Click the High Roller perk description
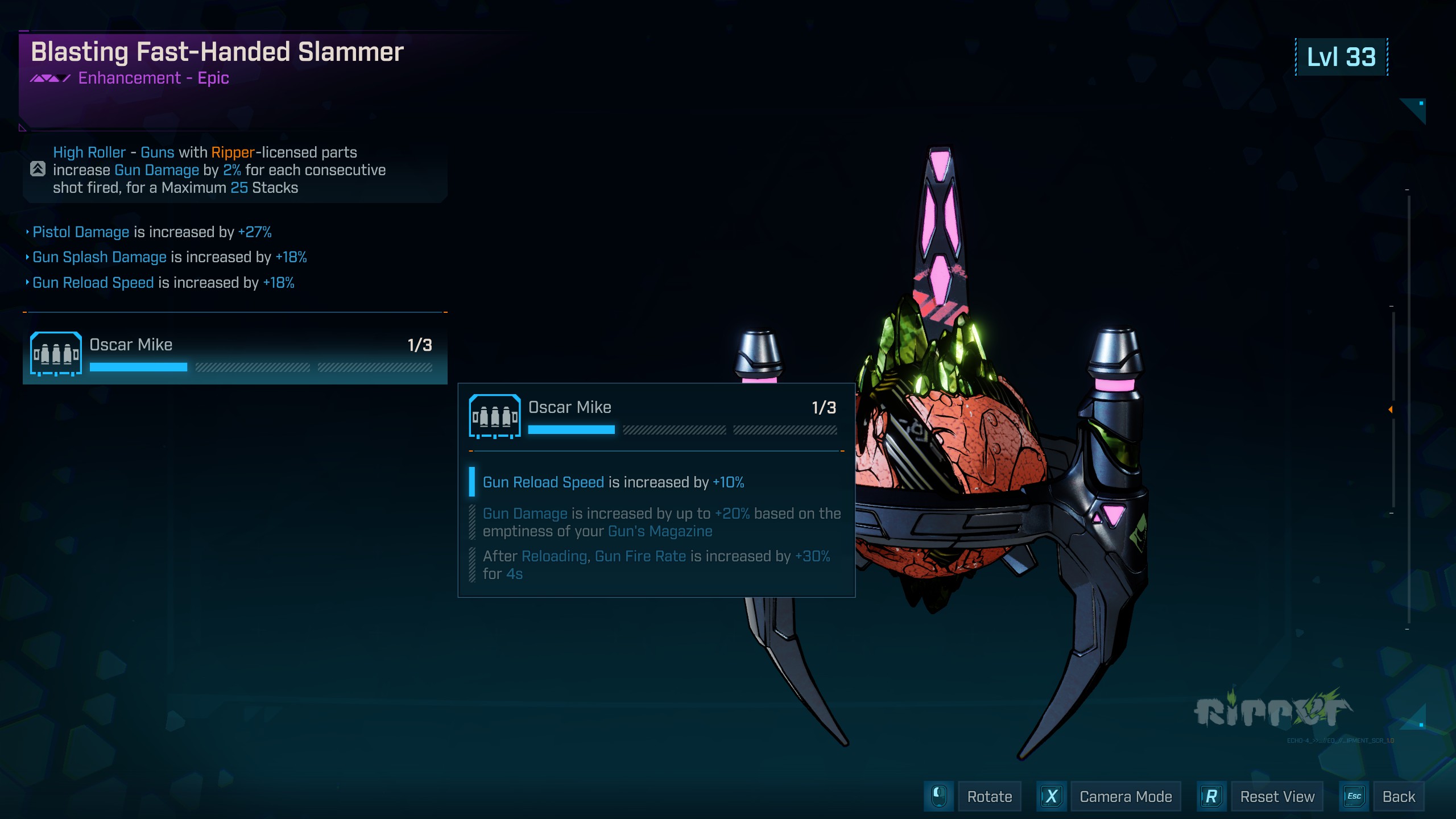The width and height of the screenshot is (1456, 819). tap(220, 170)
